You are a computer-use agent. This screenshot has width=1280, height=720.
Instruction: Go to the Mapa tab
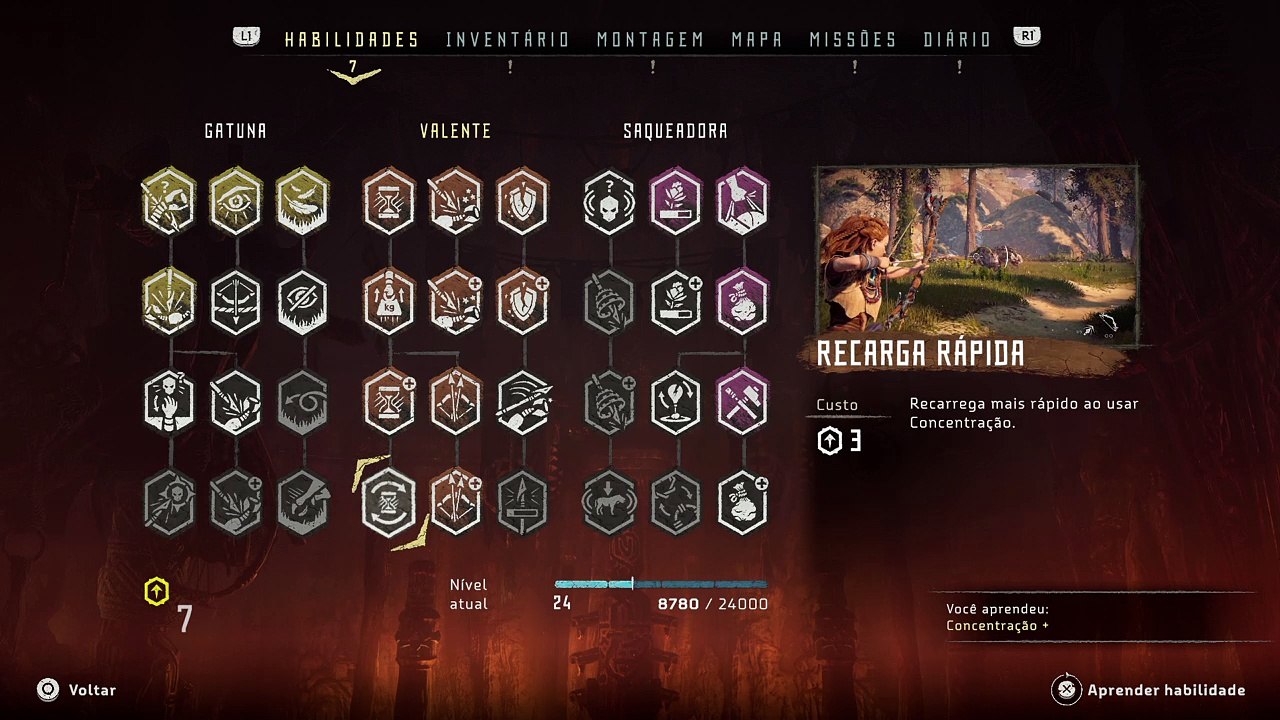[x=757, y=40]
